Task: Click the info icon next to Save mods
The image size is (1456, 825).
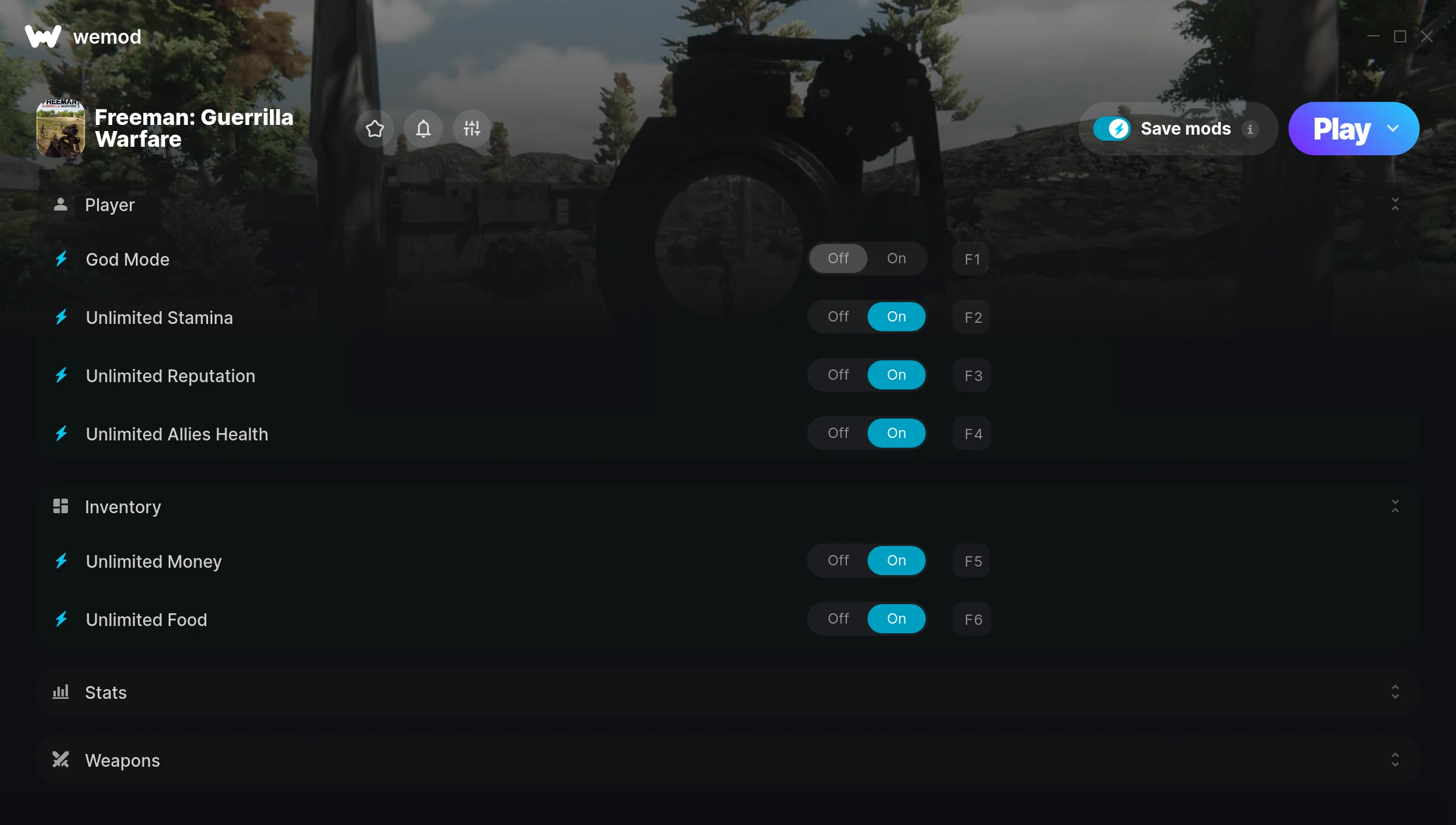Action: pyautogui.click(x=1251, y=129)
